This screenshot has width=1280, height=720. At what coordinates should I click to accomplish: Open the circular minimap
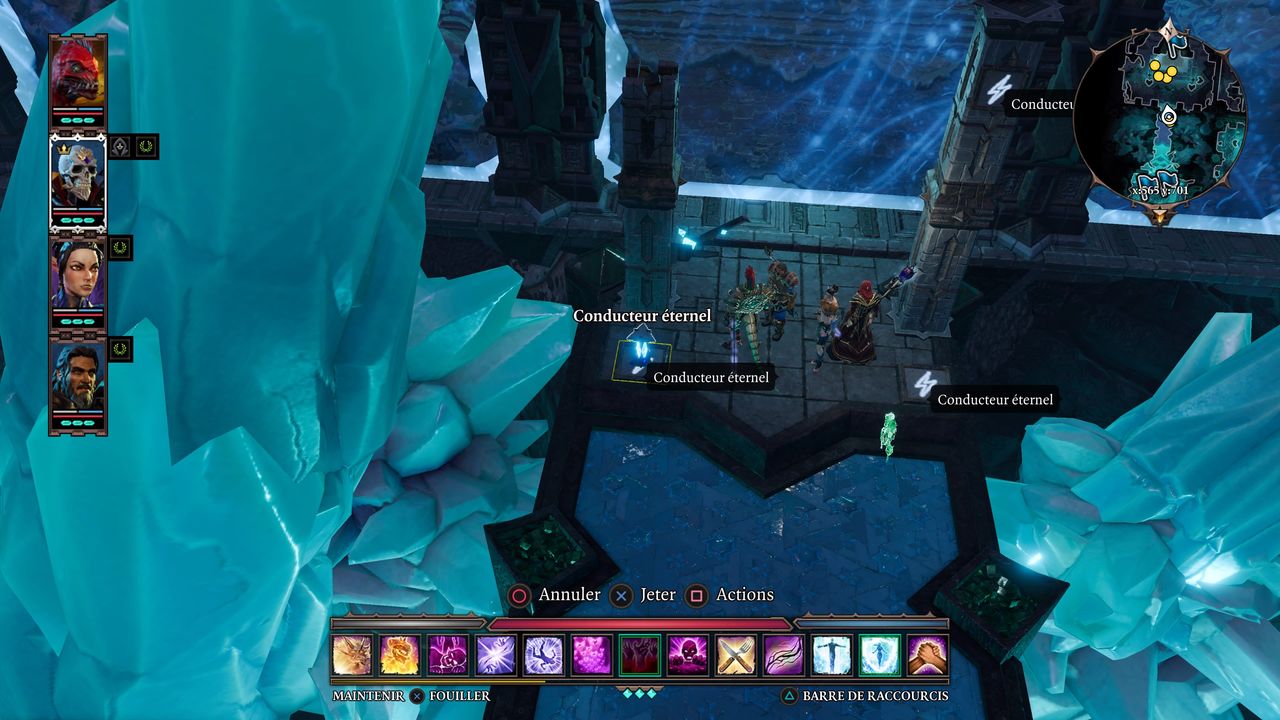(1160, 122)
